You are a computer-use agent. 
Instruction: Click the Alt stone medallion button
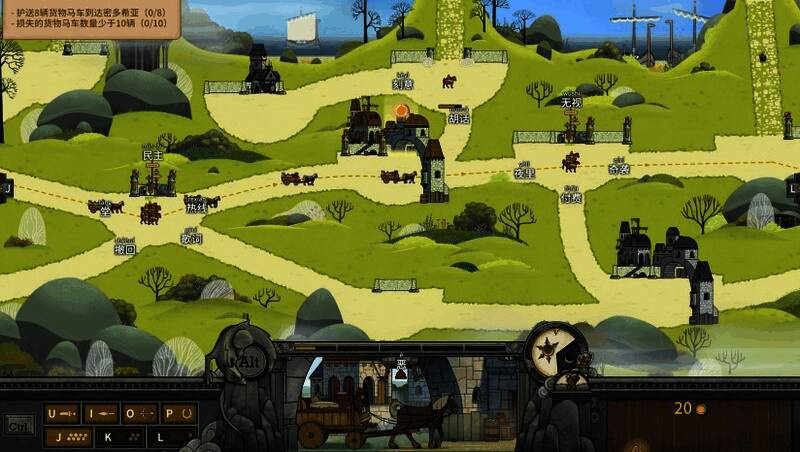pyautogui.click(x=243, y=359)
